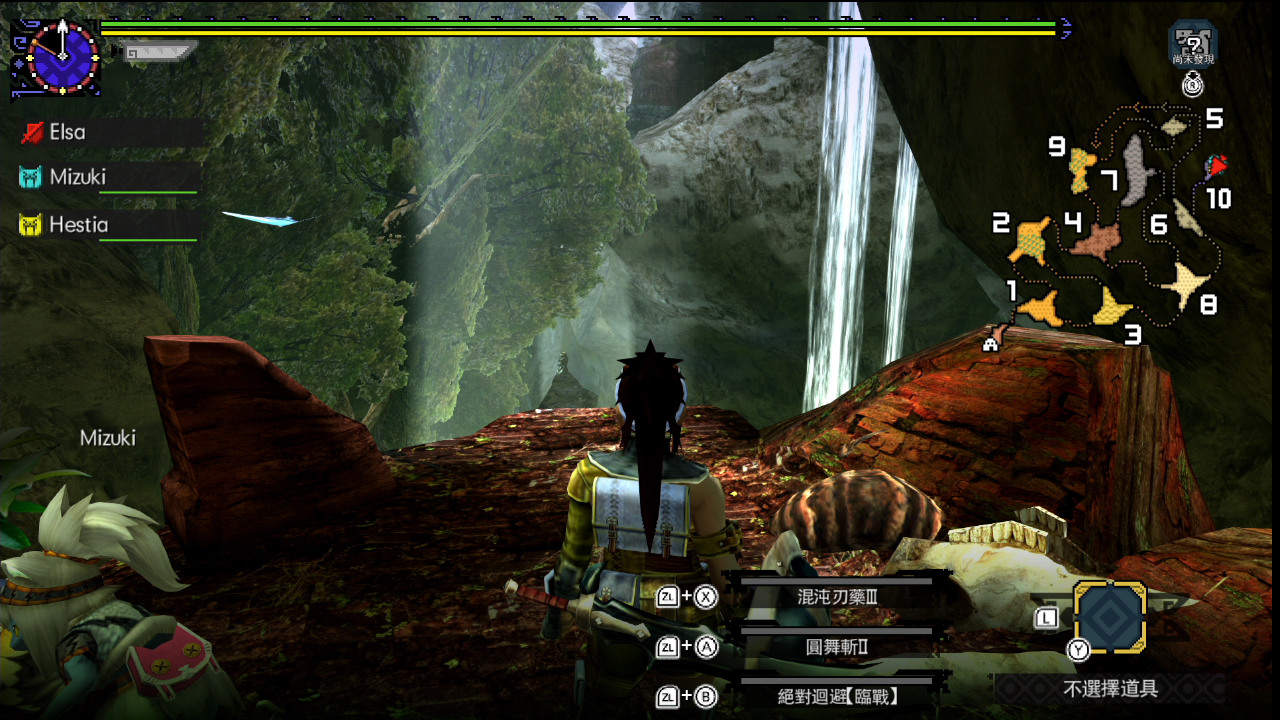Select area 2 on the minimap
Image resolution: width=1280 pixels, height=720 pixels.
point(1029,240)
